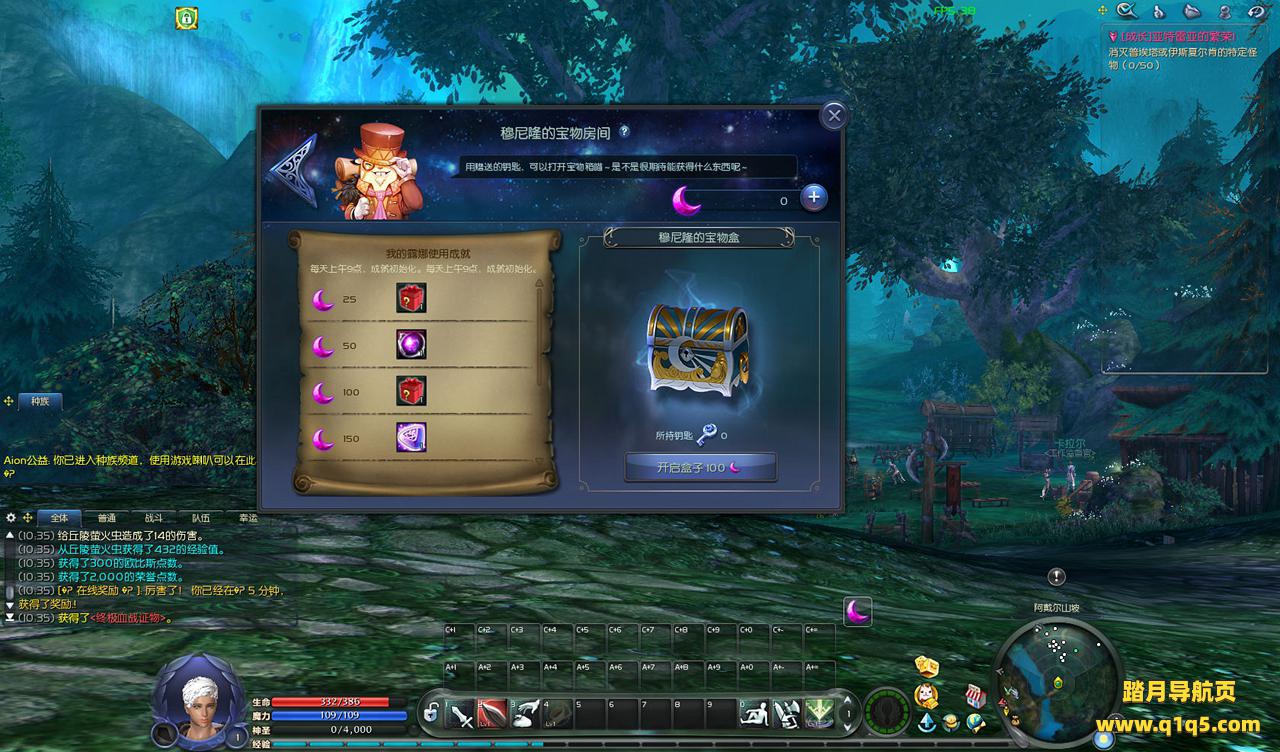Select the 50-moon purple orb reward
This screenshot has width=1280, height=752.
(411, 345)
